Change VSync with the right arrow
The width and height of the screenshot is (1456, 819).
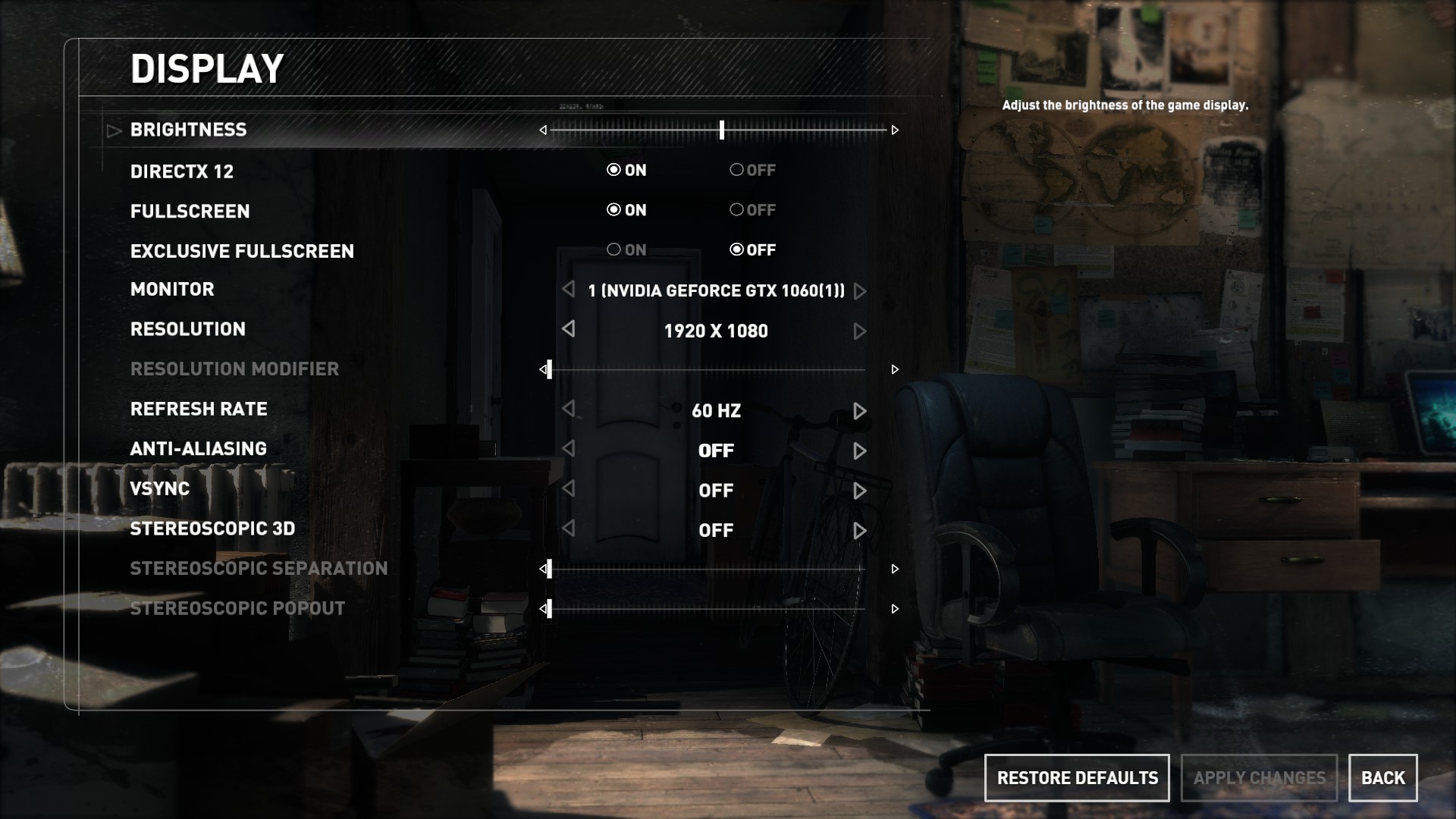(859, 491)
